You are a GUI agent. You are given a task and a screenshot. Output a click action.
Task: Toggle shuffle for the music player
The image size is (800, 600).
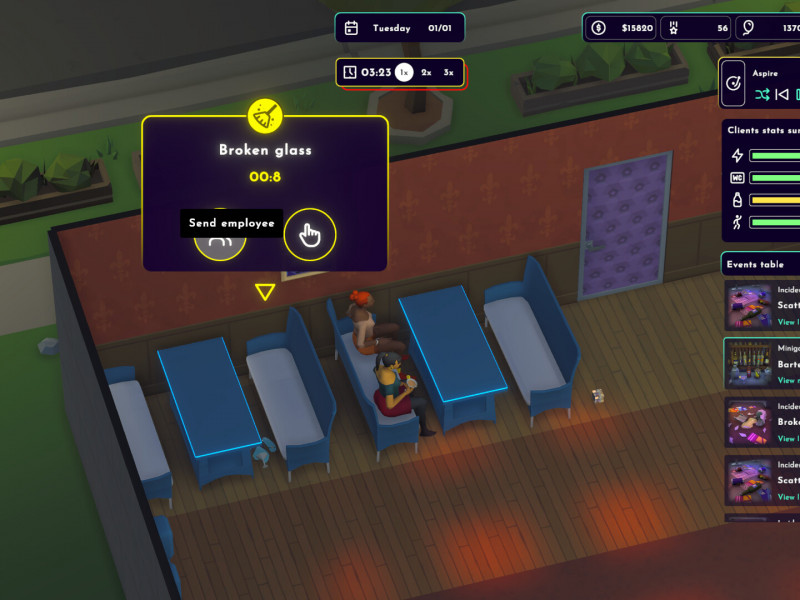pos(762,94)
